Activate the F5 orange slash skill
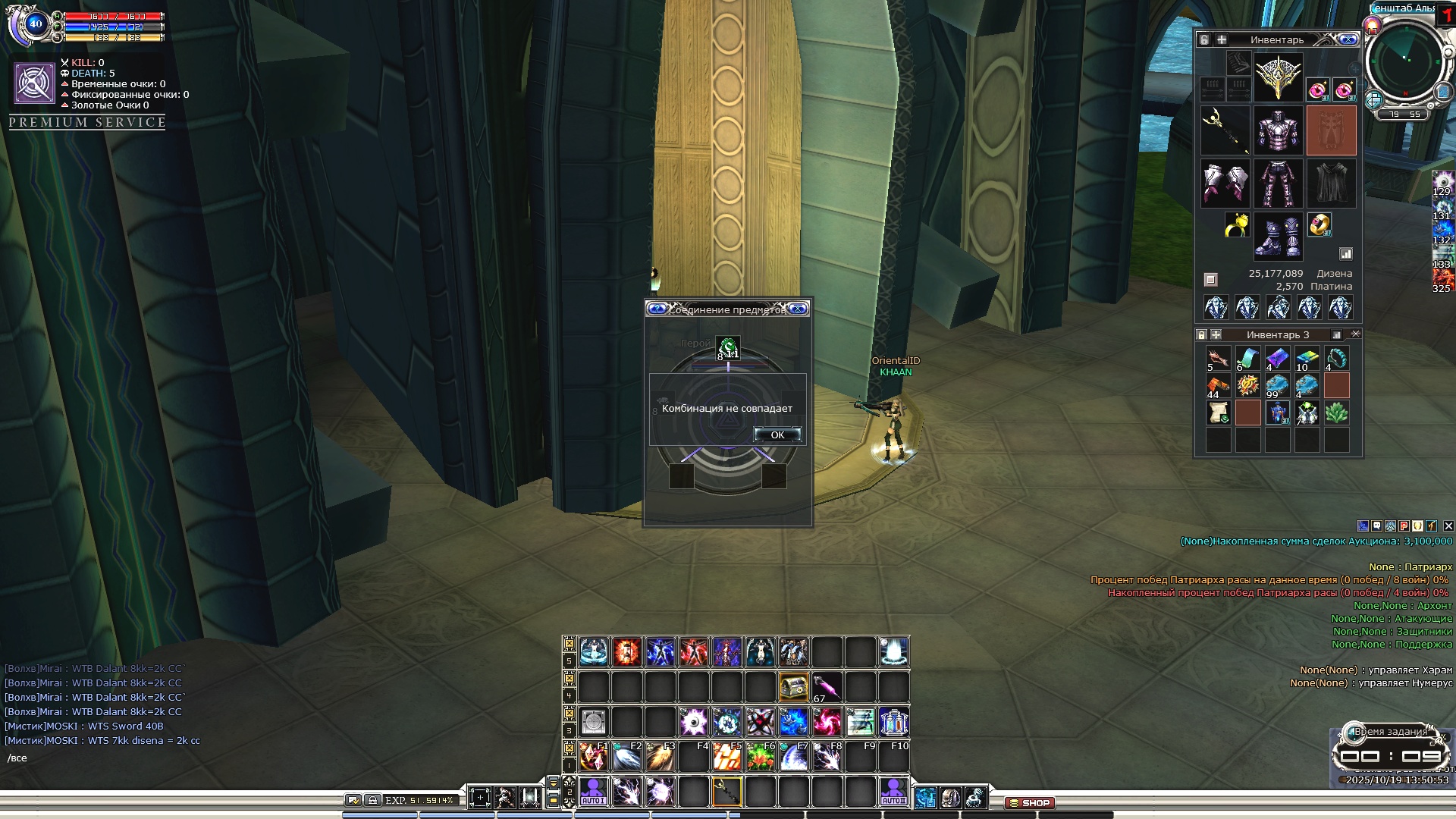This screenshot has height=819, width=1456. point(726,756)
